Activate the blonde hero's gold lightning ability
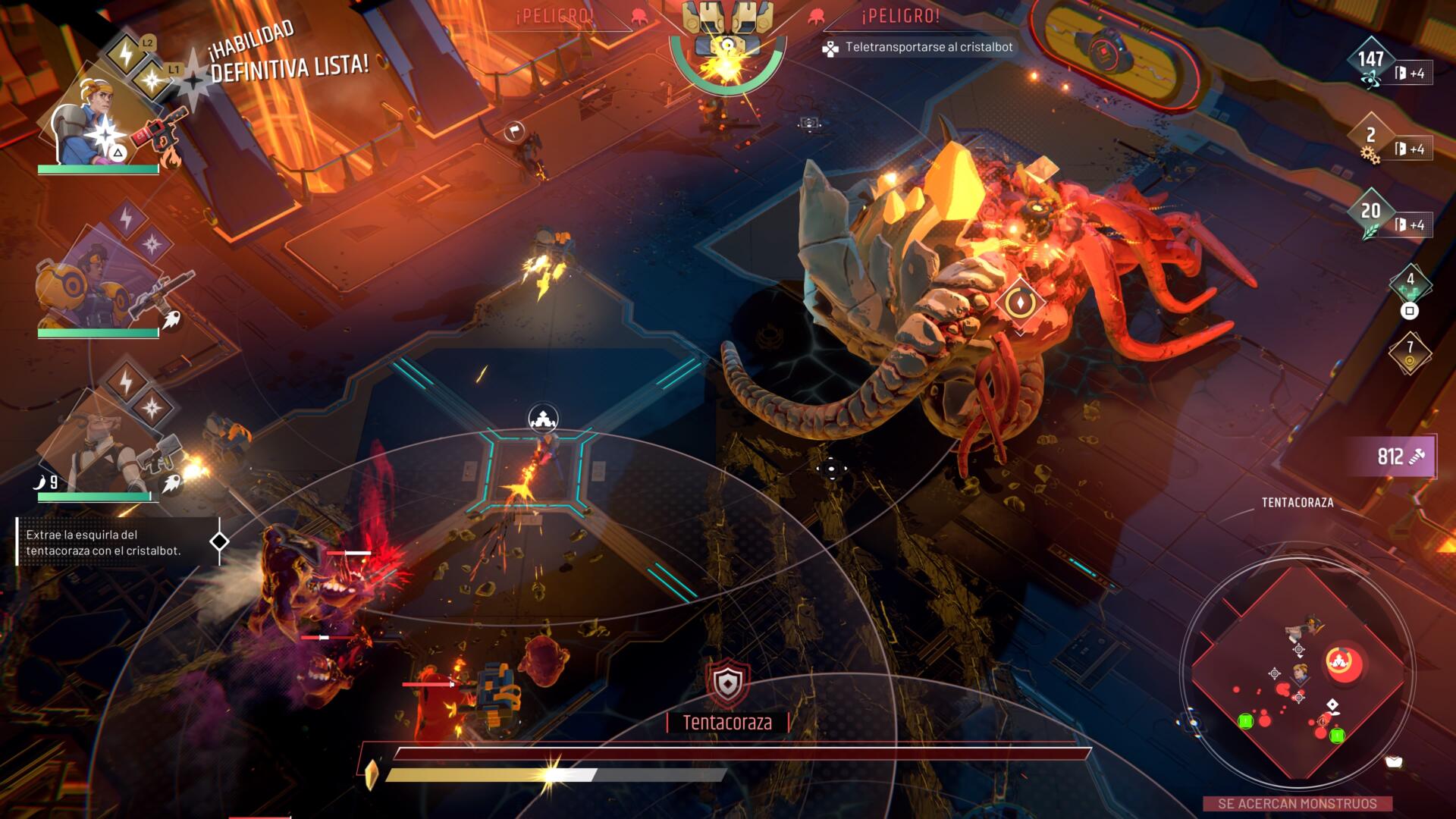Screen dimensions: 1456x819 click(x=125, y=53)
